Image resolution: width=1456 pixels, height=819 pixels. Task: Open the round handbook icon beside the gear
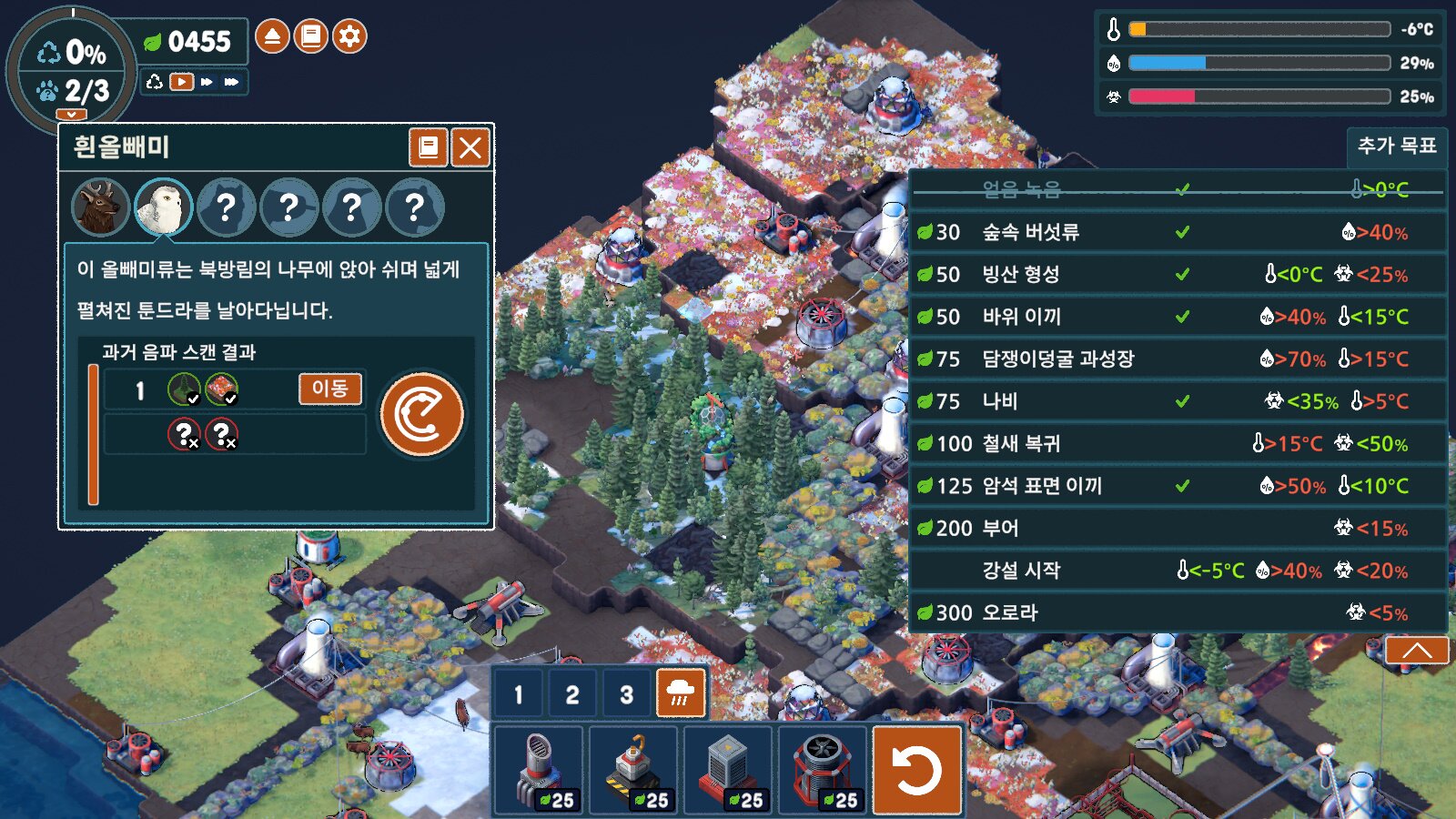click(x=310, y=36)
